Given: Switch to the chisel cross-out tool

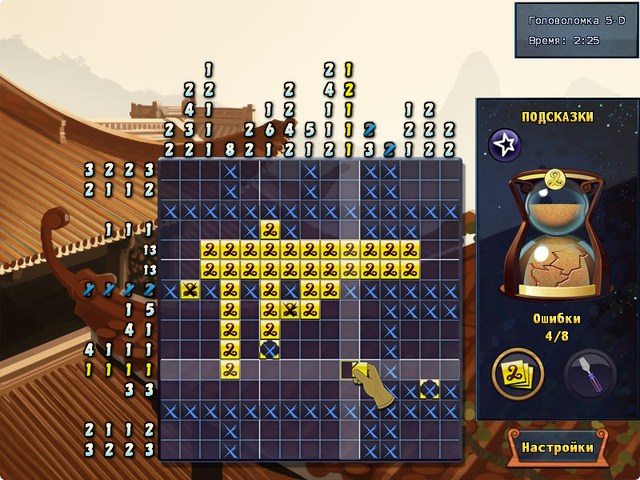Looking at the screenshot, I should tap(591, 375).
